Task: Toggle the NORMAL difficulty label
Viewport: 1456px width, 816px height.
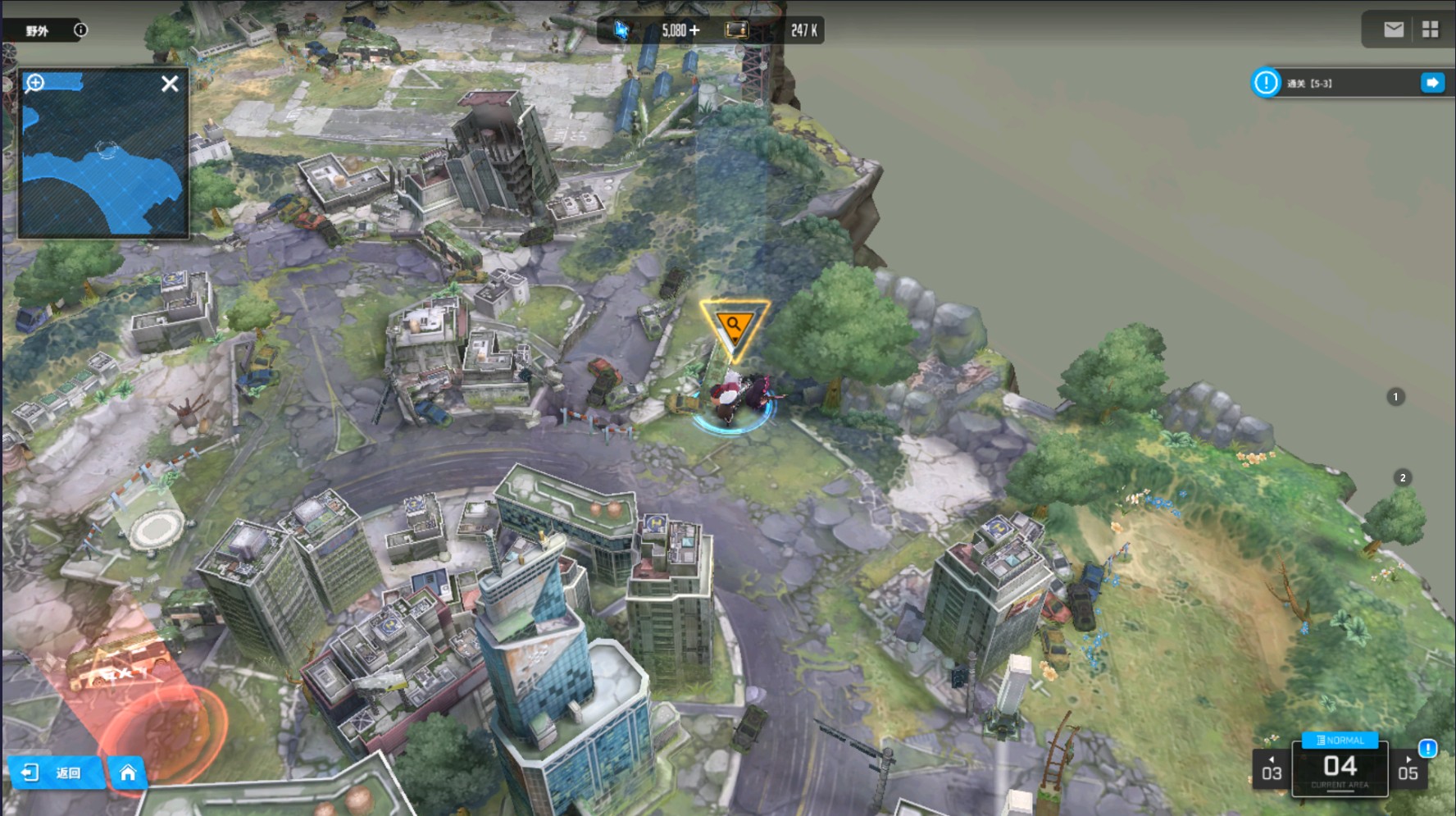Action: pos(1340,740)
